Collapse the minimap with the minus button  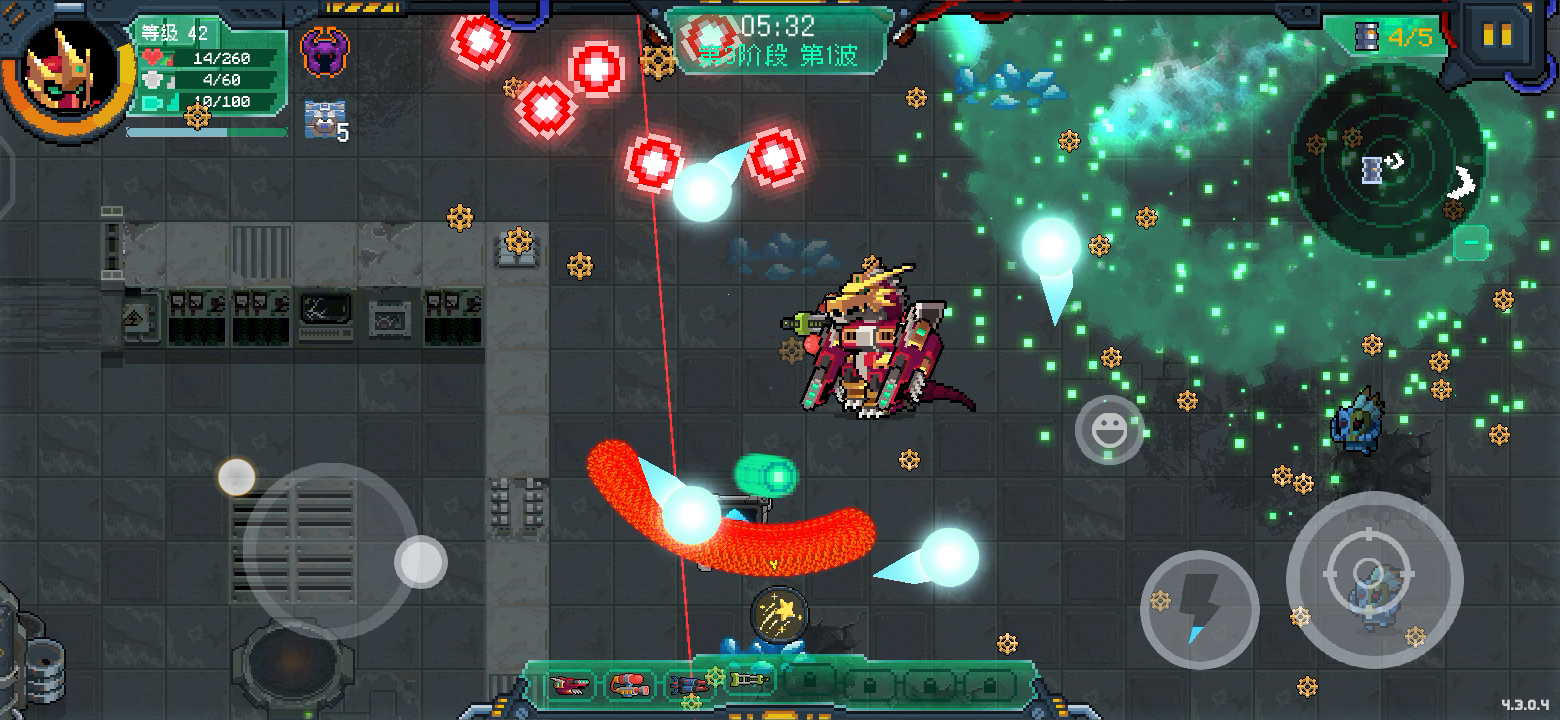(x=1470, y=241)
